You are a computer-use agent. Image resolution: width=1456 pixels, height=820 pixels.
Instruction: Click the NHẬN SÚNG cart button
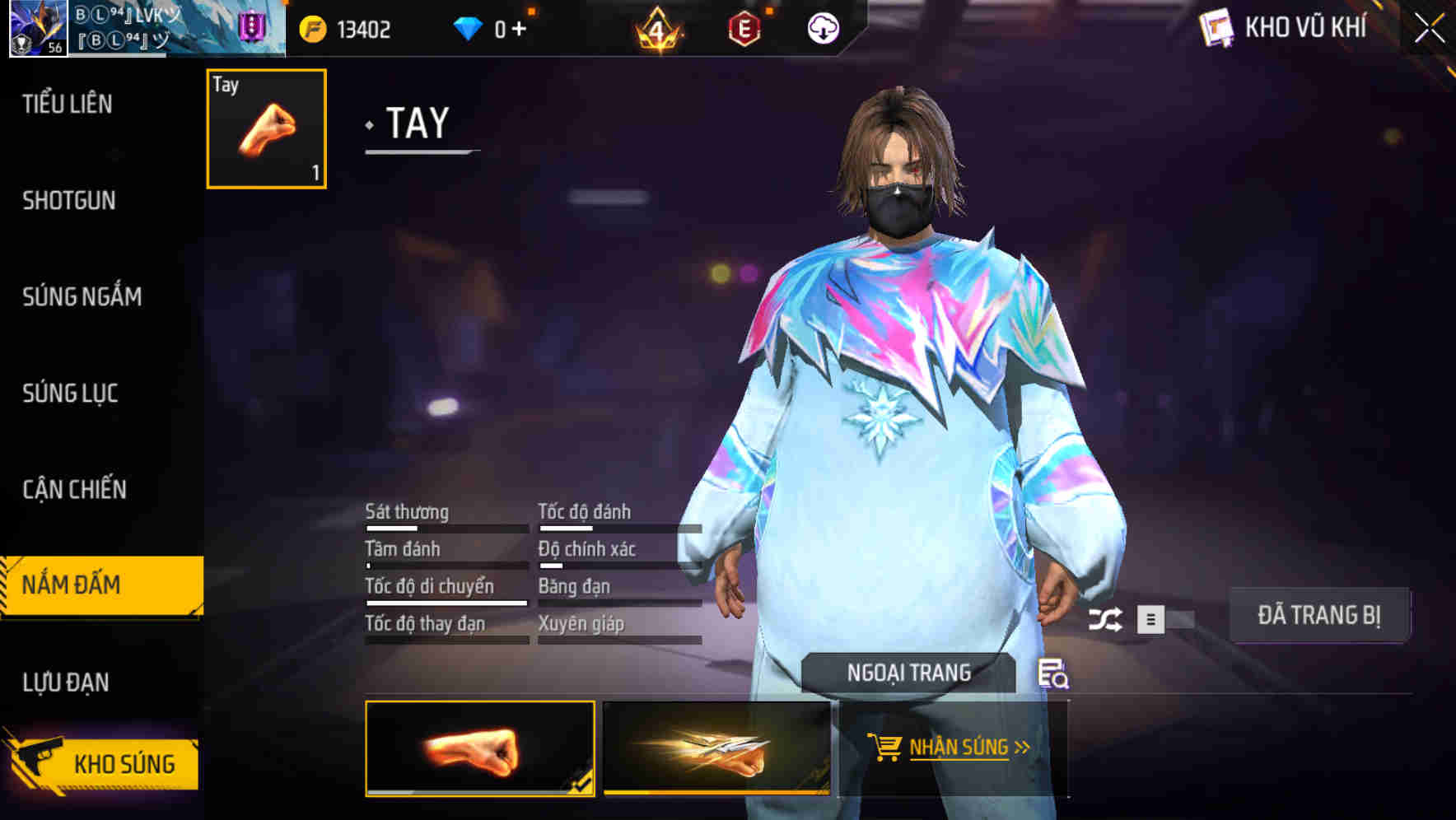click(x=951, y=748)
